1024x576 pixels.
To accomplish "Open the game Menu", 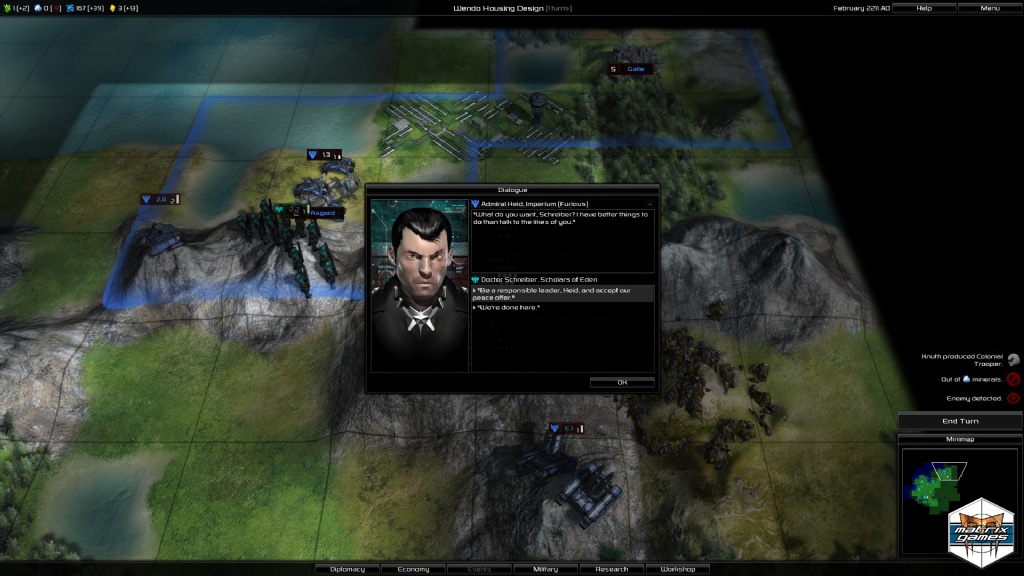I will coord(990,8).
